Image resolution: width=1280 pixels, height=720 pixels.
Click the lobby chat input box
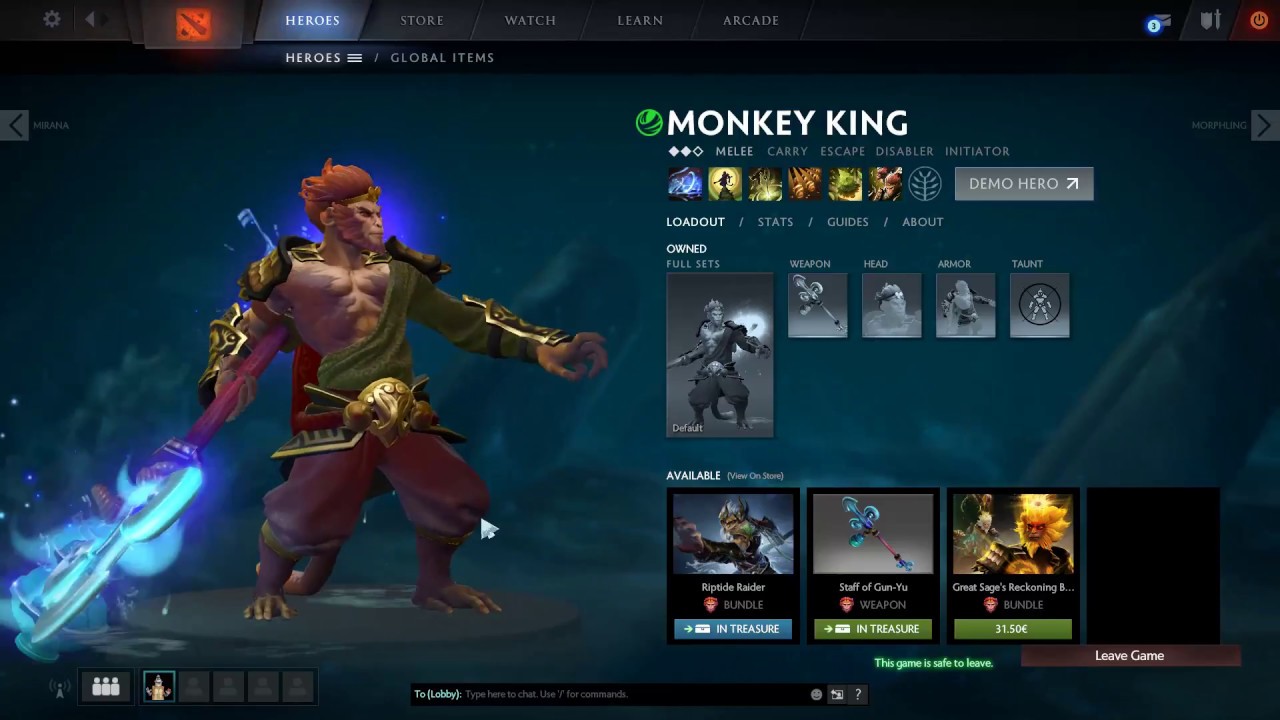click(x=630, y=694)
